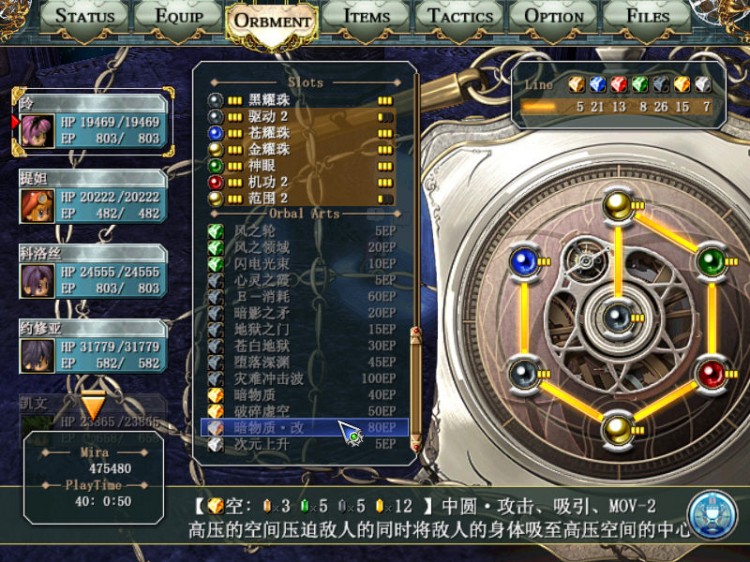Viewport: 750px width, 562px height.
Task: Select the 神眼 quartz row
Action: 300,165
